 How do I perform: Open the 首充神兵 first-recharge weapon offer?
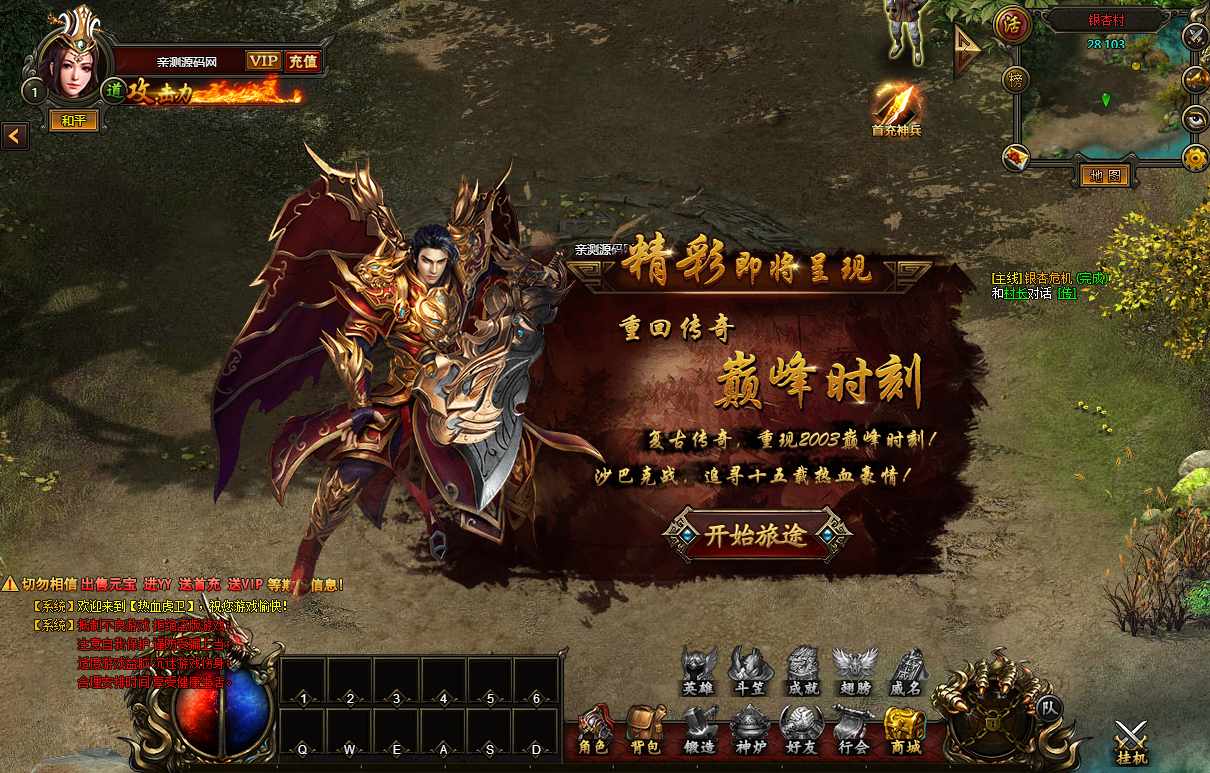pos(895,108)
